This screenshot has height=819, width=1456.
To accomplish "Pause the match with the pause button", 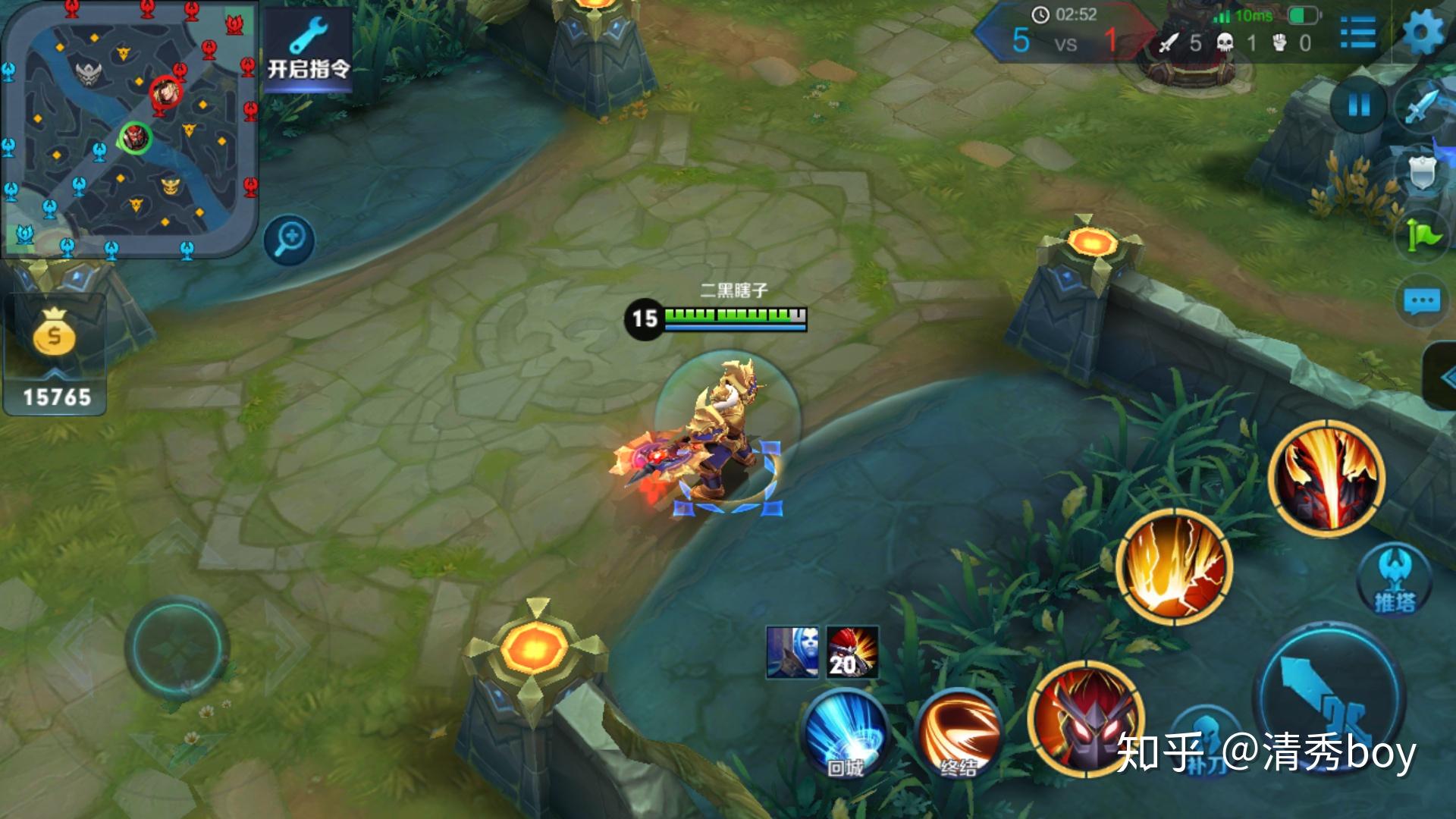I will tap(1358, 105).
